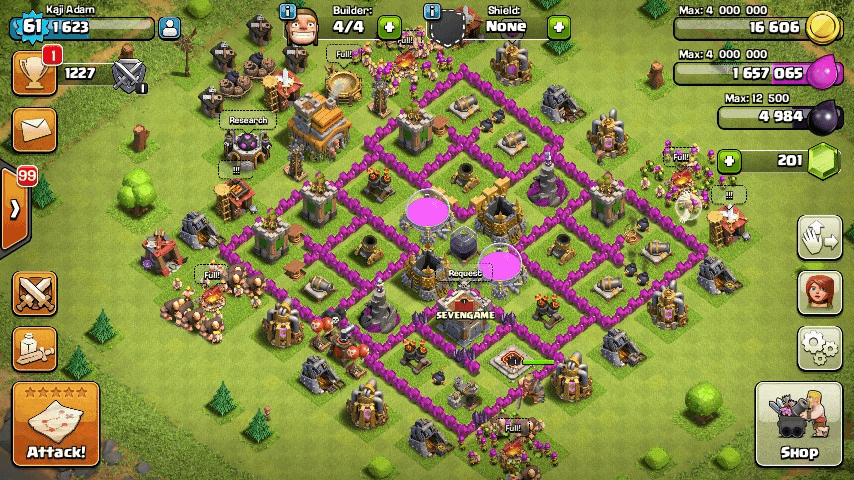Show builder info
Screen dimensions: 854x480
point(287,12)
